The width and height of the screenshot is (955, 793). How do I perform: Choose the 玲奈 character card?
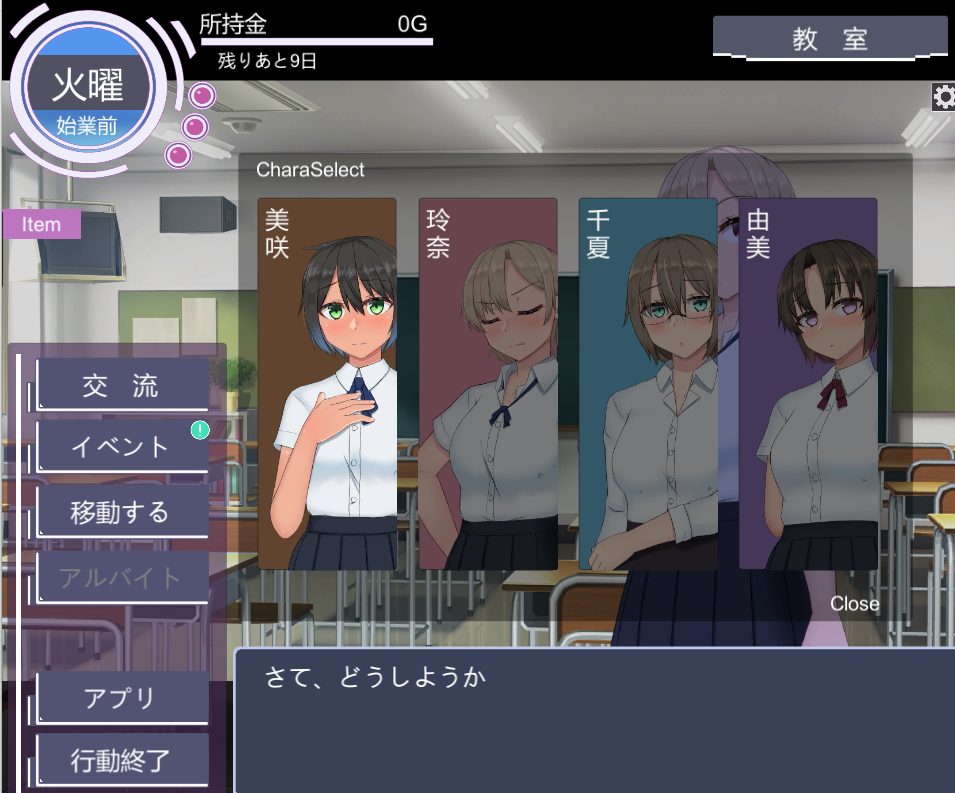coord(487,384)
